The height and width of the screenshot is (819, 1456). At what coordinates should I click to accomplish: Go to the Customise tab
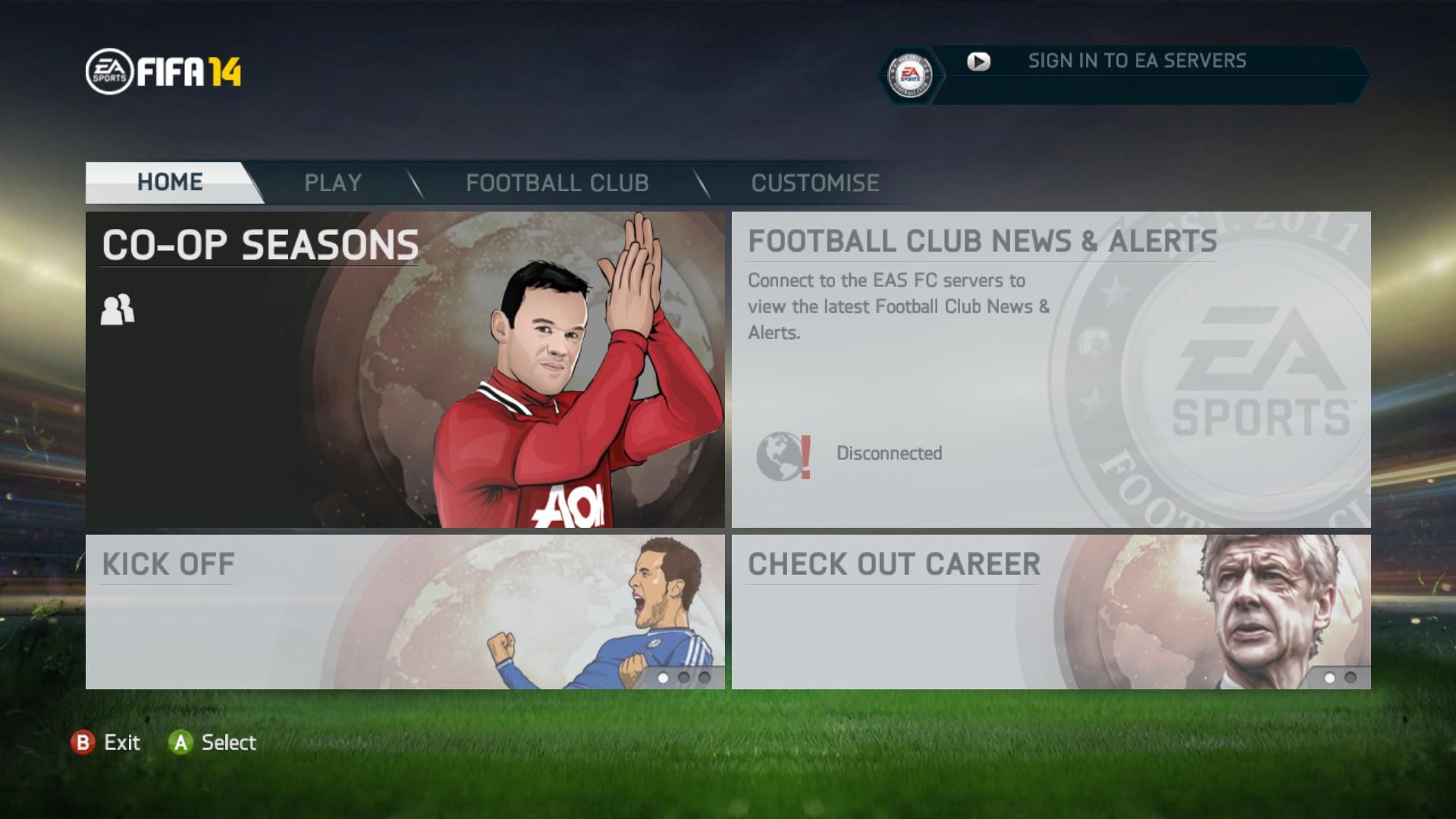point(815,183)
